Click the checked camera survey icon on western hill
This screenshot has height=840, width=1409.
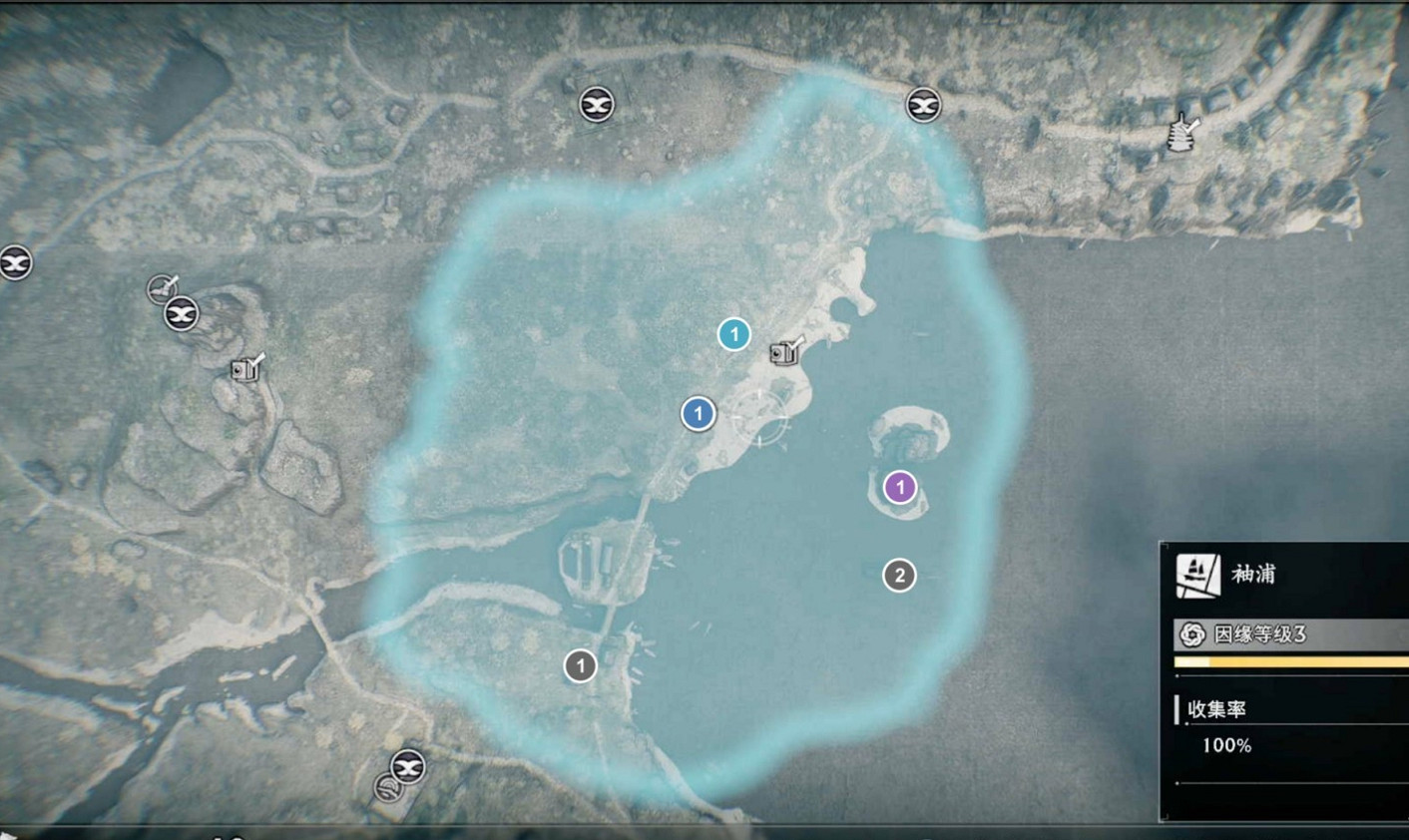pyautogui.click(x=242, y=370)
